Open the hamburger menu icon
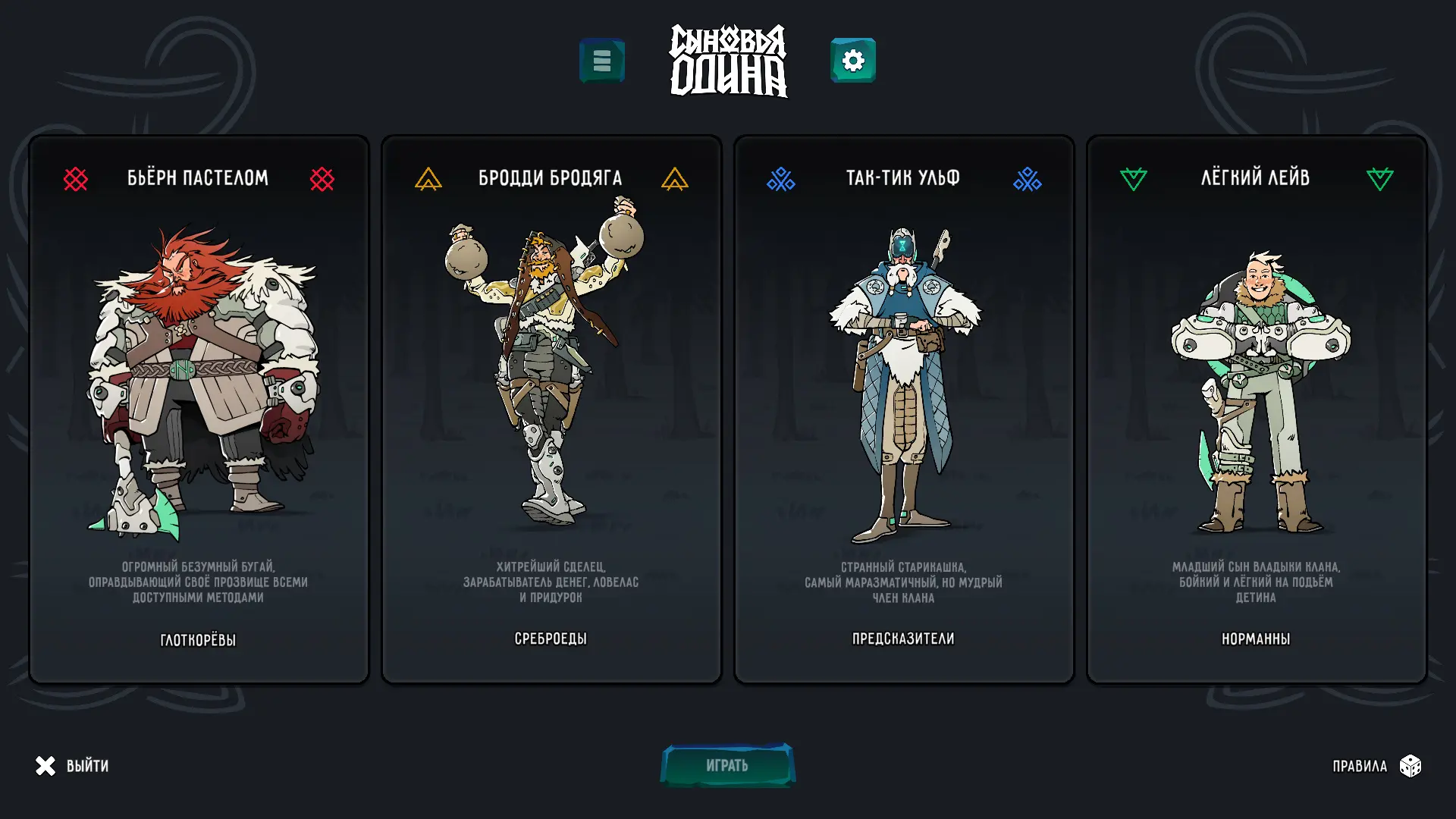Image resolution: width=1456 pixels, height=819 pixels. click(602, 61)
